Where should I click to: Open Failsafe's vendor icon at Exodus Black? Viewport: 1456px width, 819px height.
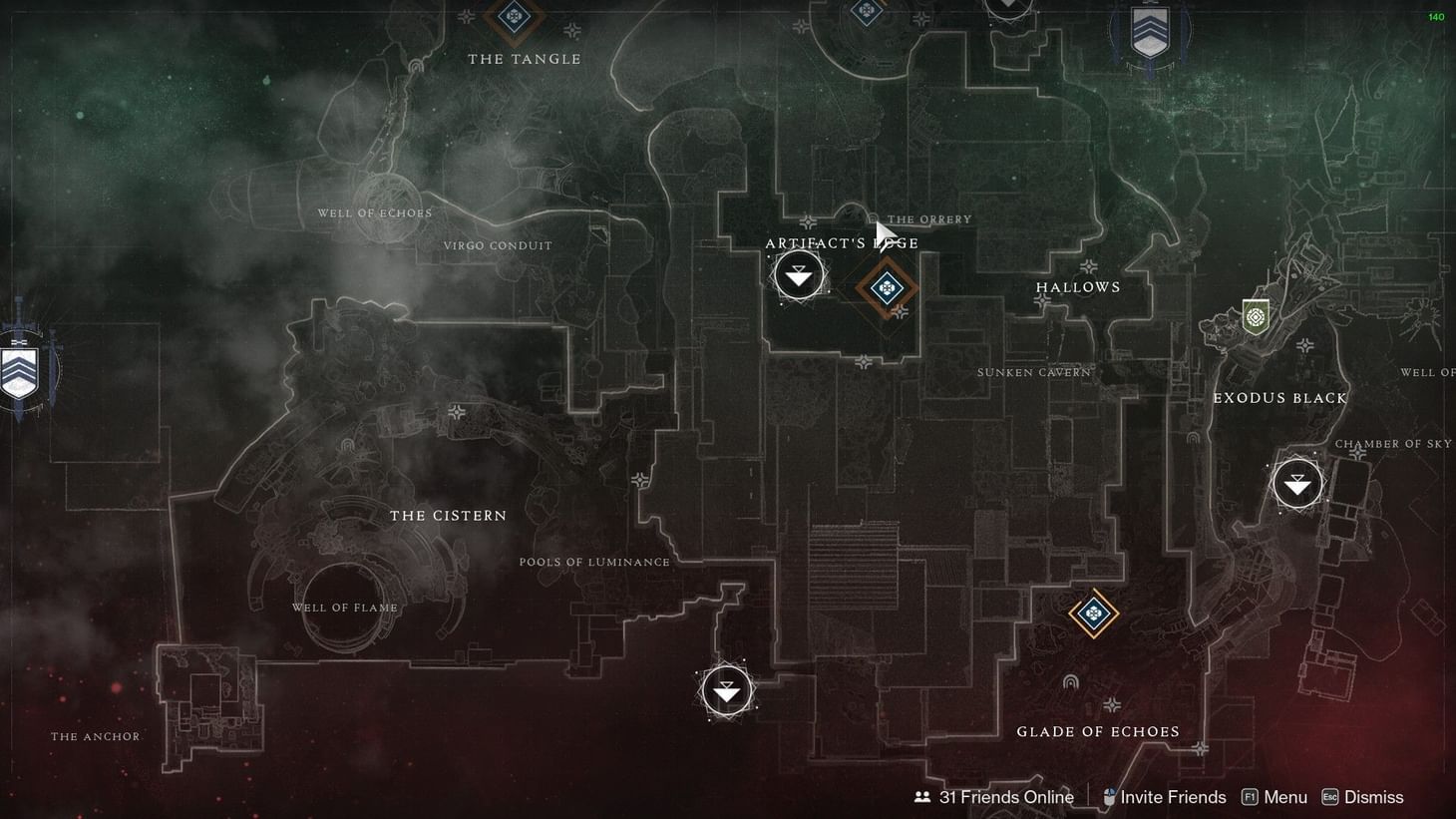pyautogui.click(x=1255, y=317)
